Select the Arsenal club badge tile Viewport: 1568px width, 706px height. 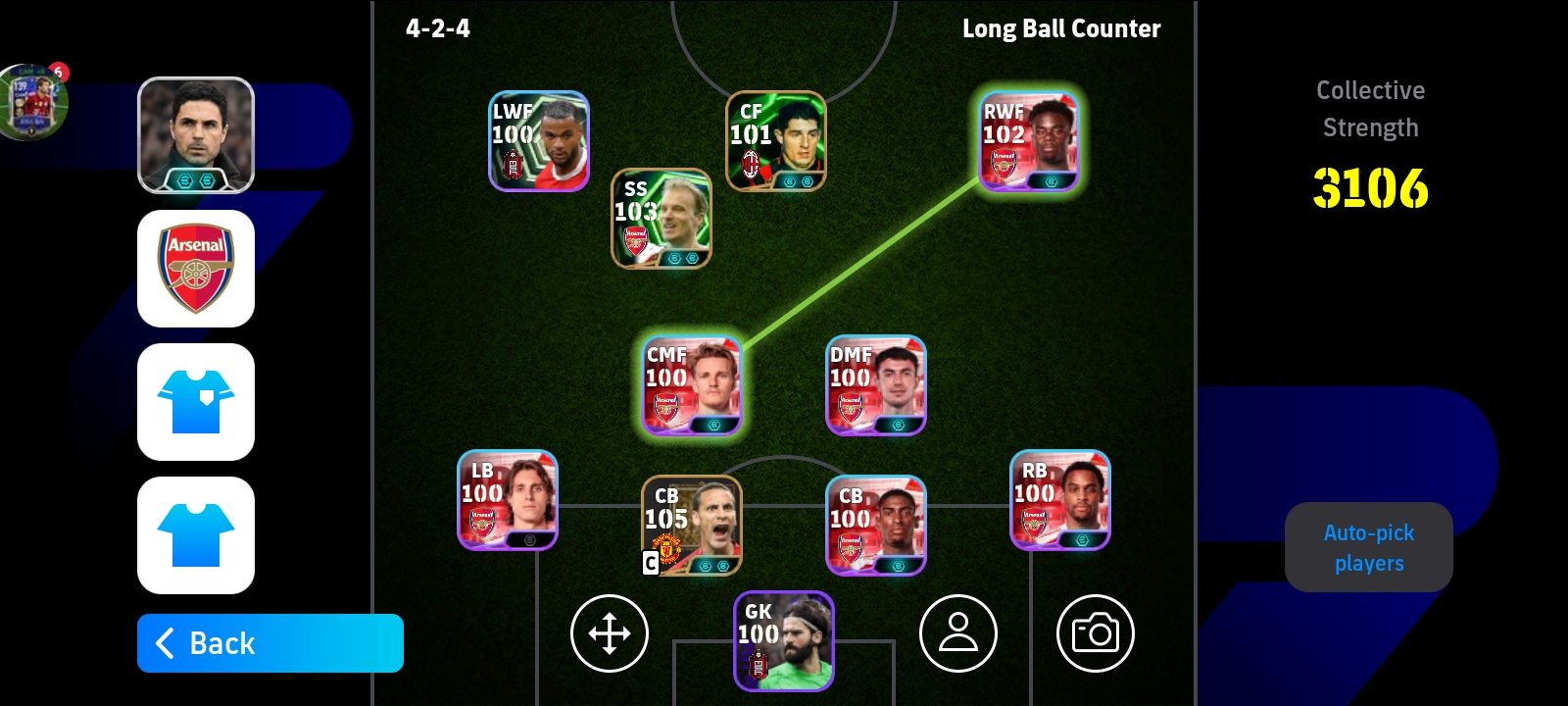click(x=196, y=269)
